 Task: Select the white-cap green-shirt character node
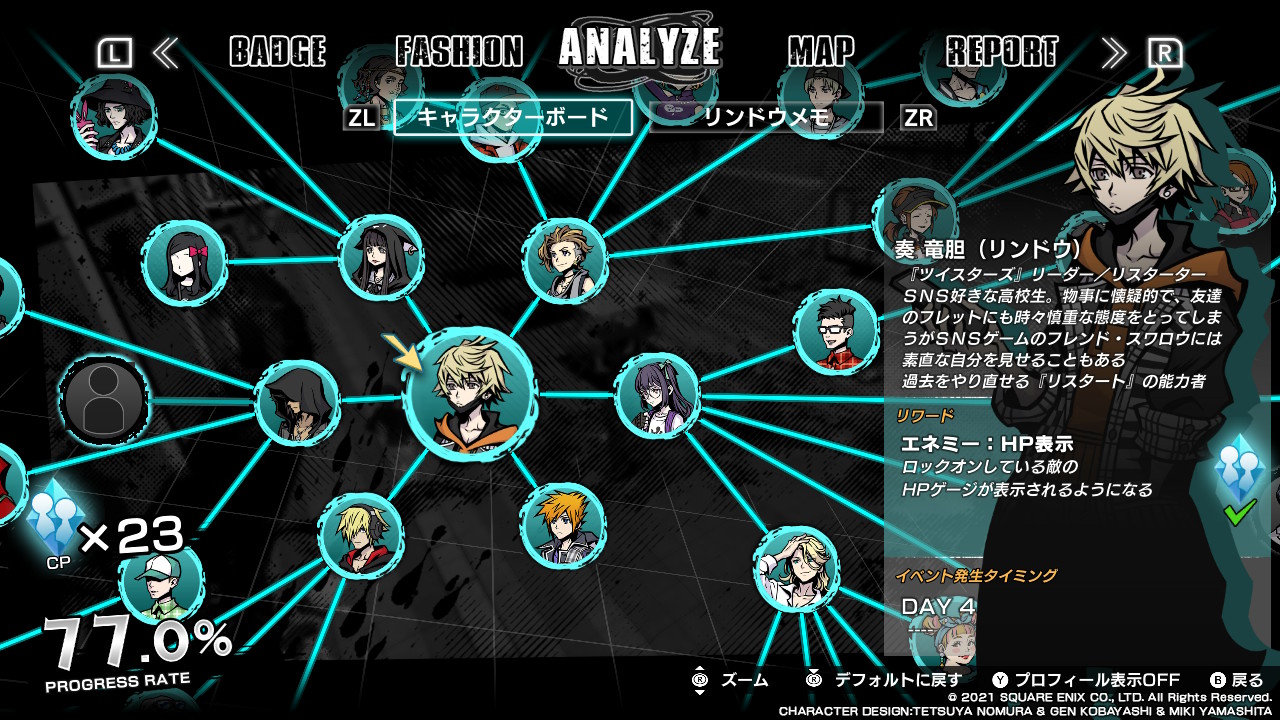[160, 583]
